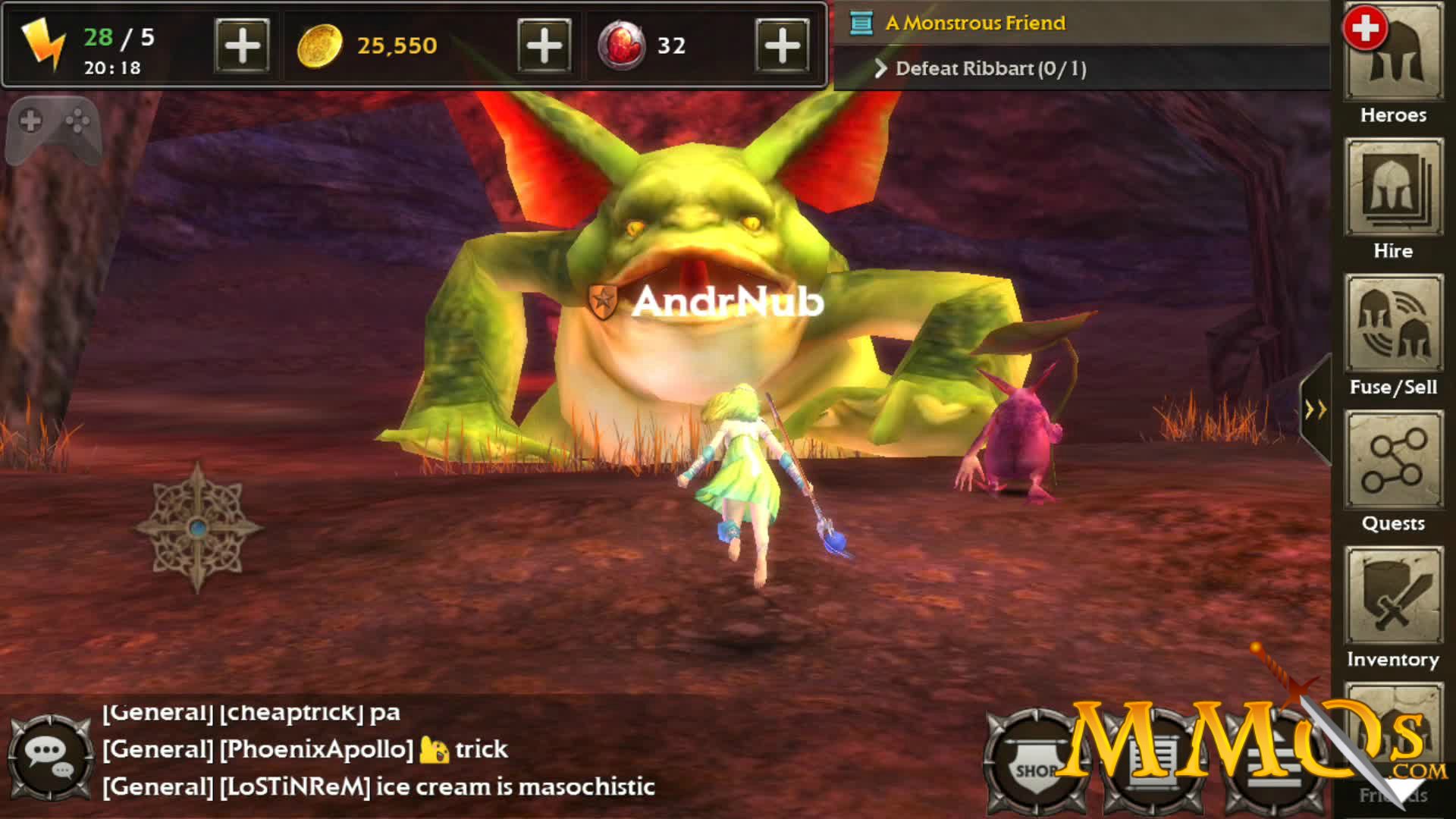1456x819 pixels.
Task: Click plus to buy more gold
Action: pyautogui.click(x=543, y=45)
